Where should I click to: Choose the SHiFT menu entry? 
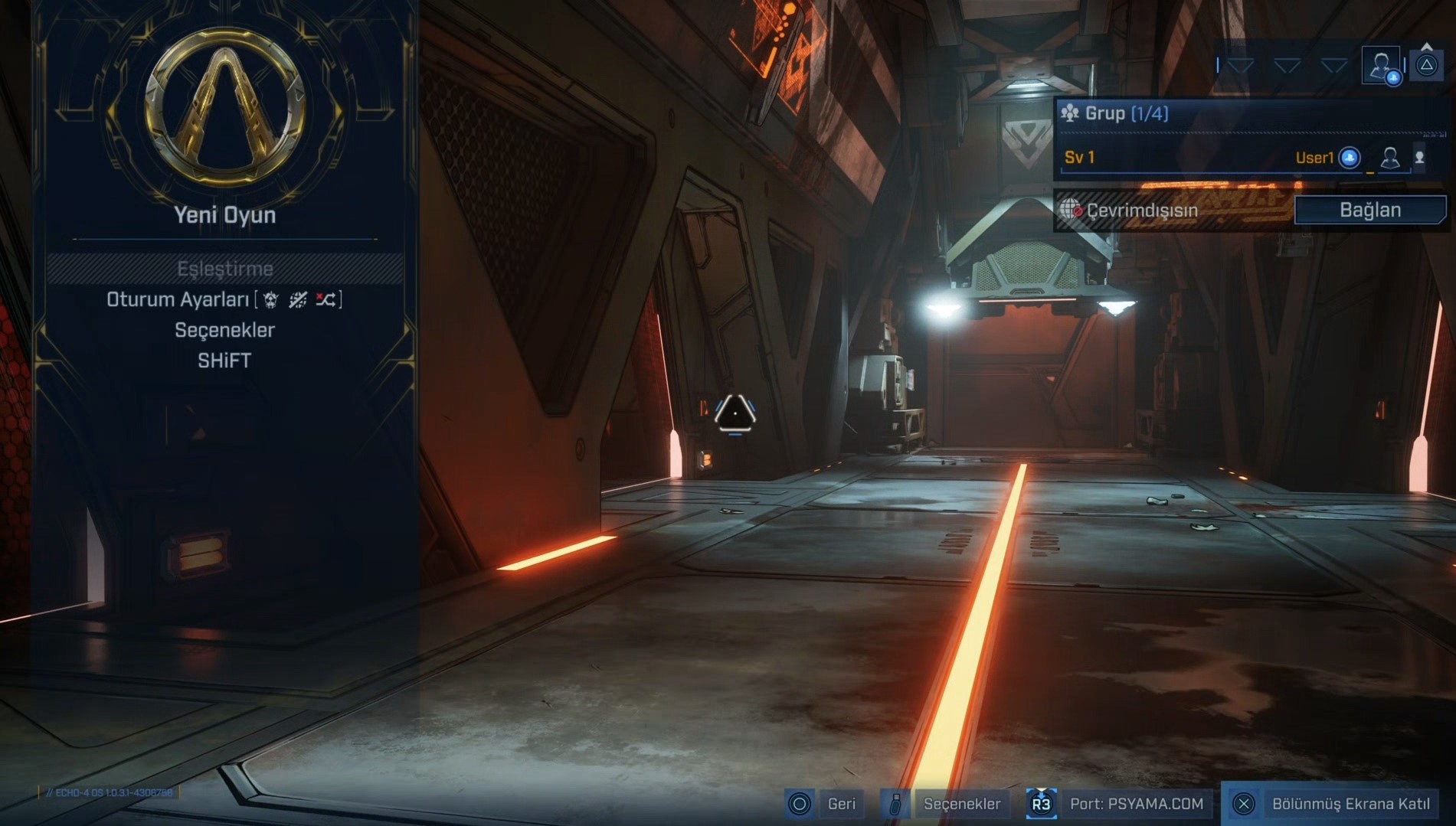pyautogui.click(x=224, y=361)
